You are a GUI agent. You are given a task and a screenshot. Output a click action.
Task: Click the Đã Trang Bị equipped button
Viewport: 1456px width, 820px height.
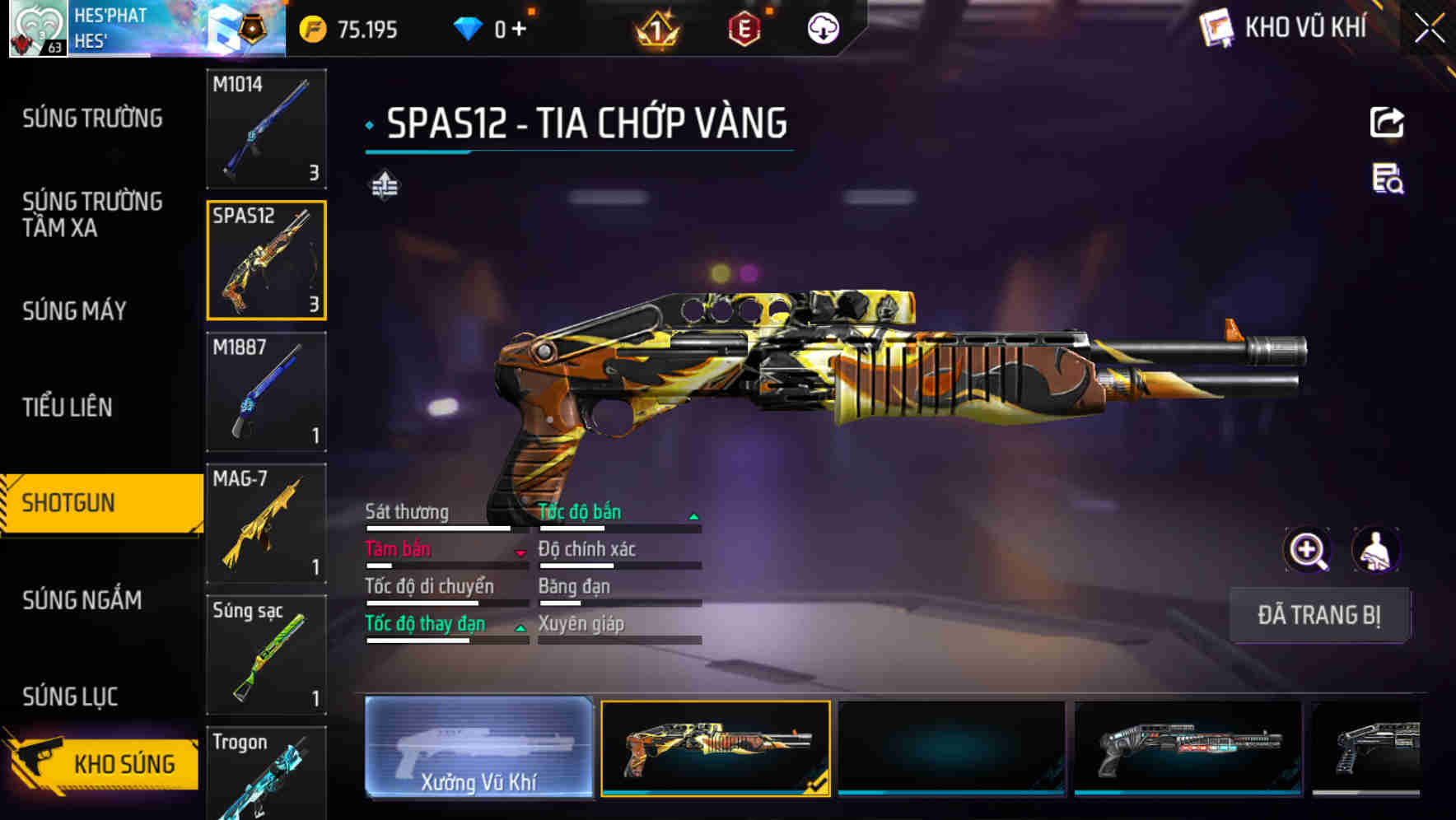click(1318, 615)
